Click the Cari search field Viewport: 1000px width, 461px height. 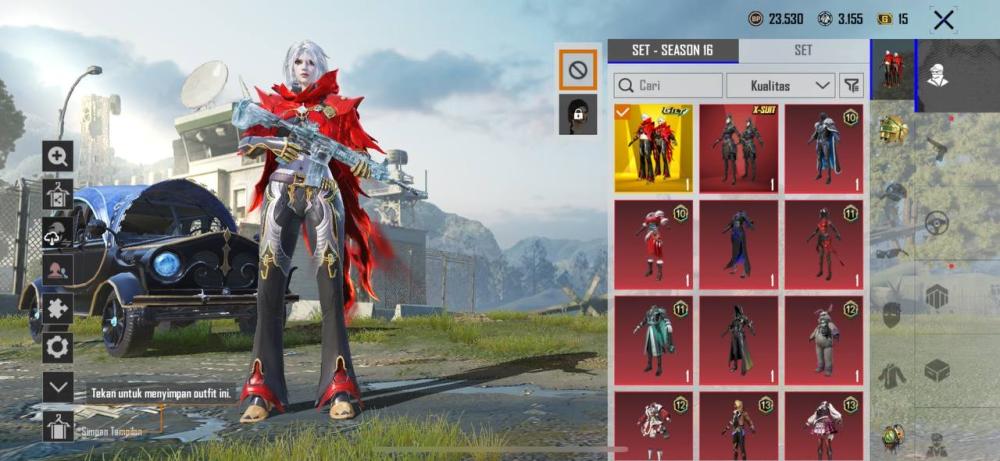point(668,85)
